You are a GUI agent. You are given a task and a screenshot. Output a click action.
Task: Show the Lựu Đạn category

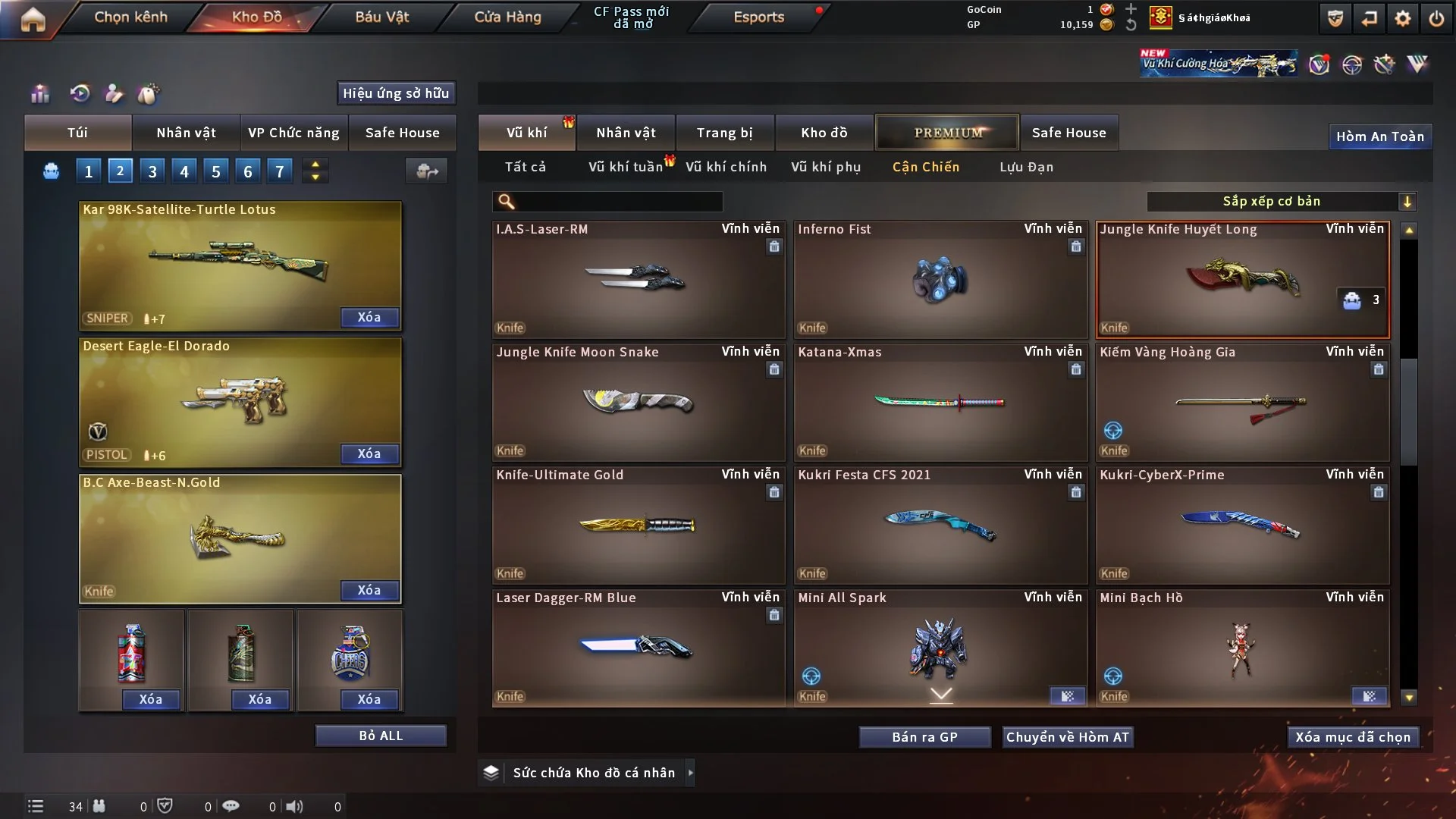click(1026, 167)
